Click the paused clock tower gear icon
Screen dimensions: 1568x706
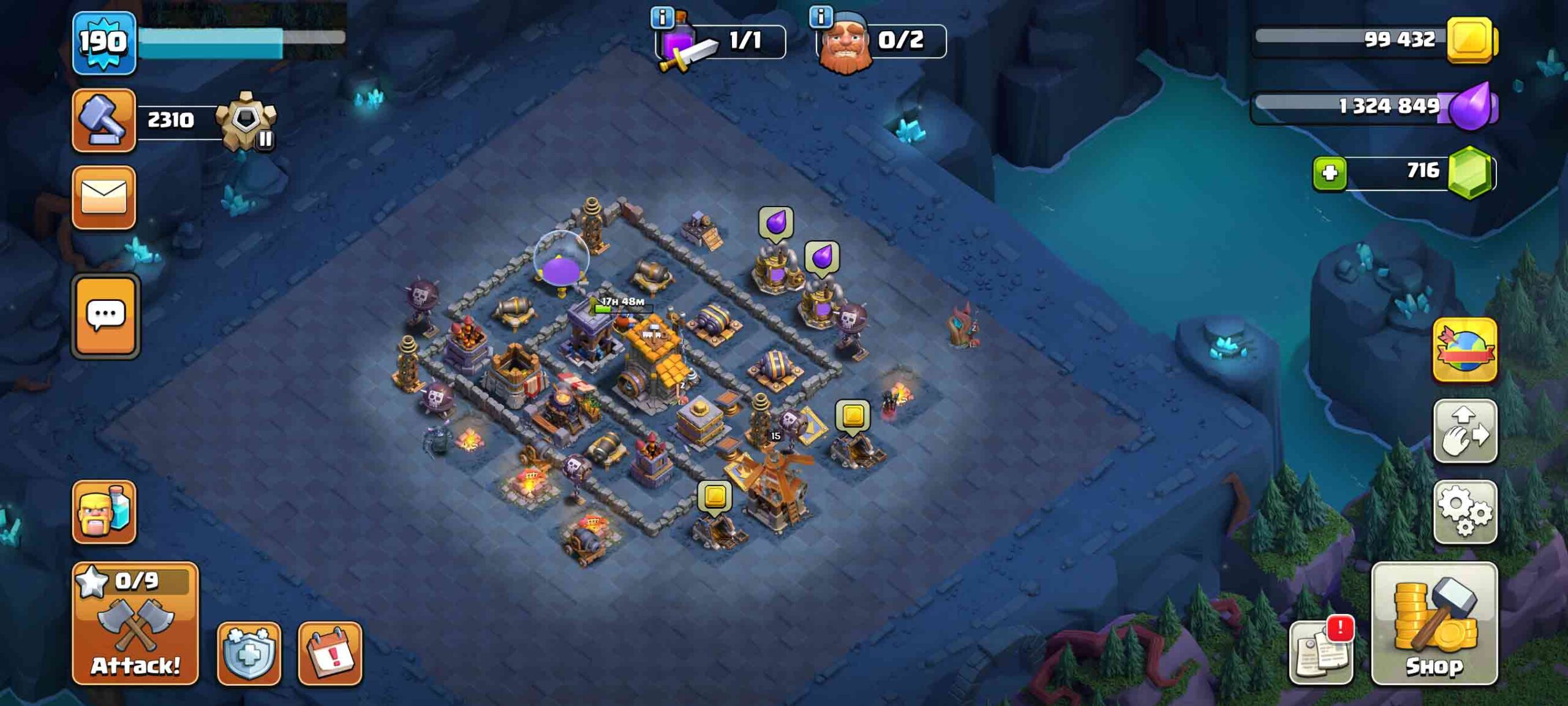tap(247, 121)
